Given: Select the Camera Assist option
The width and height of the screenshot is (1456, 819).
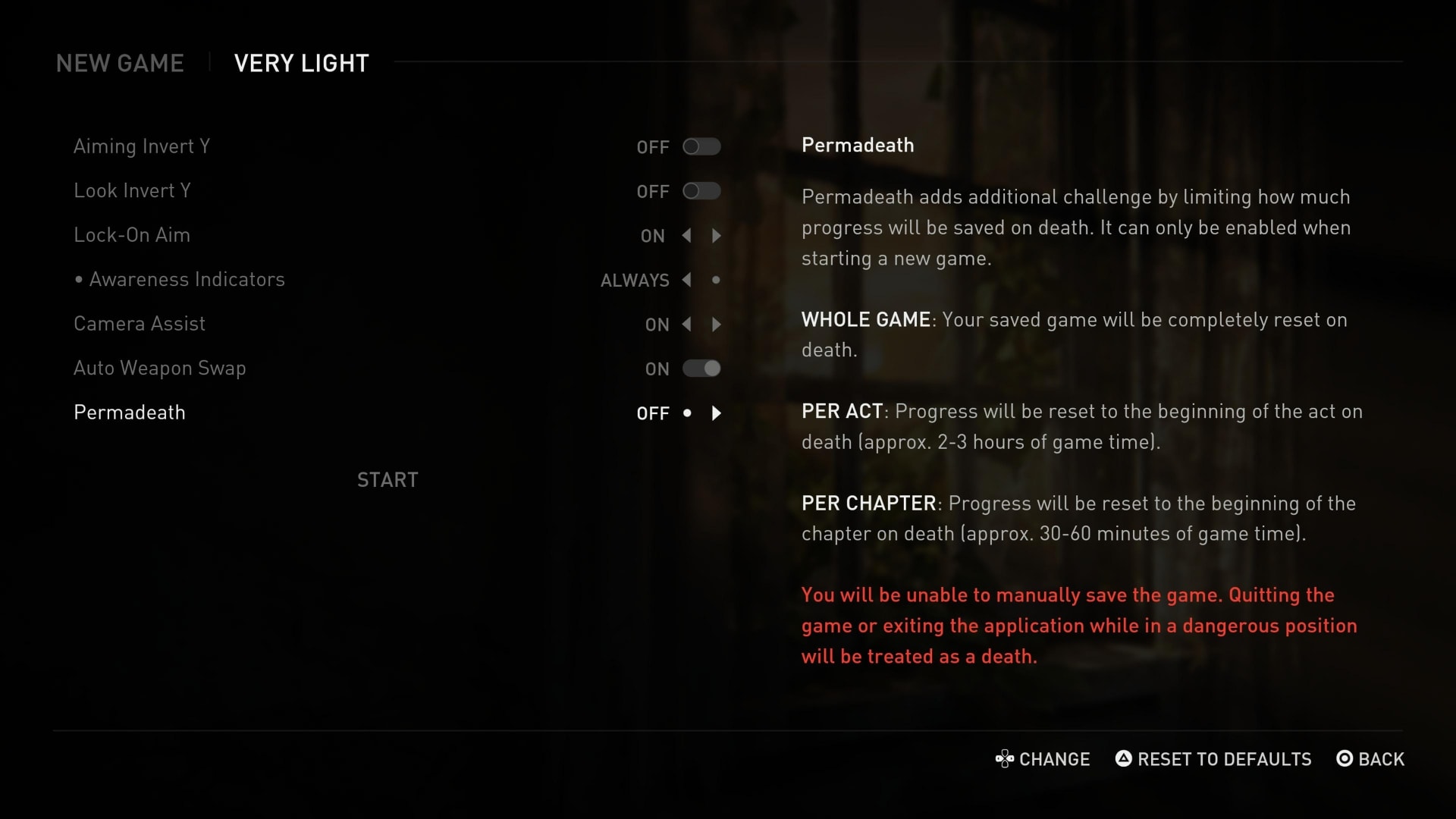Looking at the screenshot, I should point(140,324).
